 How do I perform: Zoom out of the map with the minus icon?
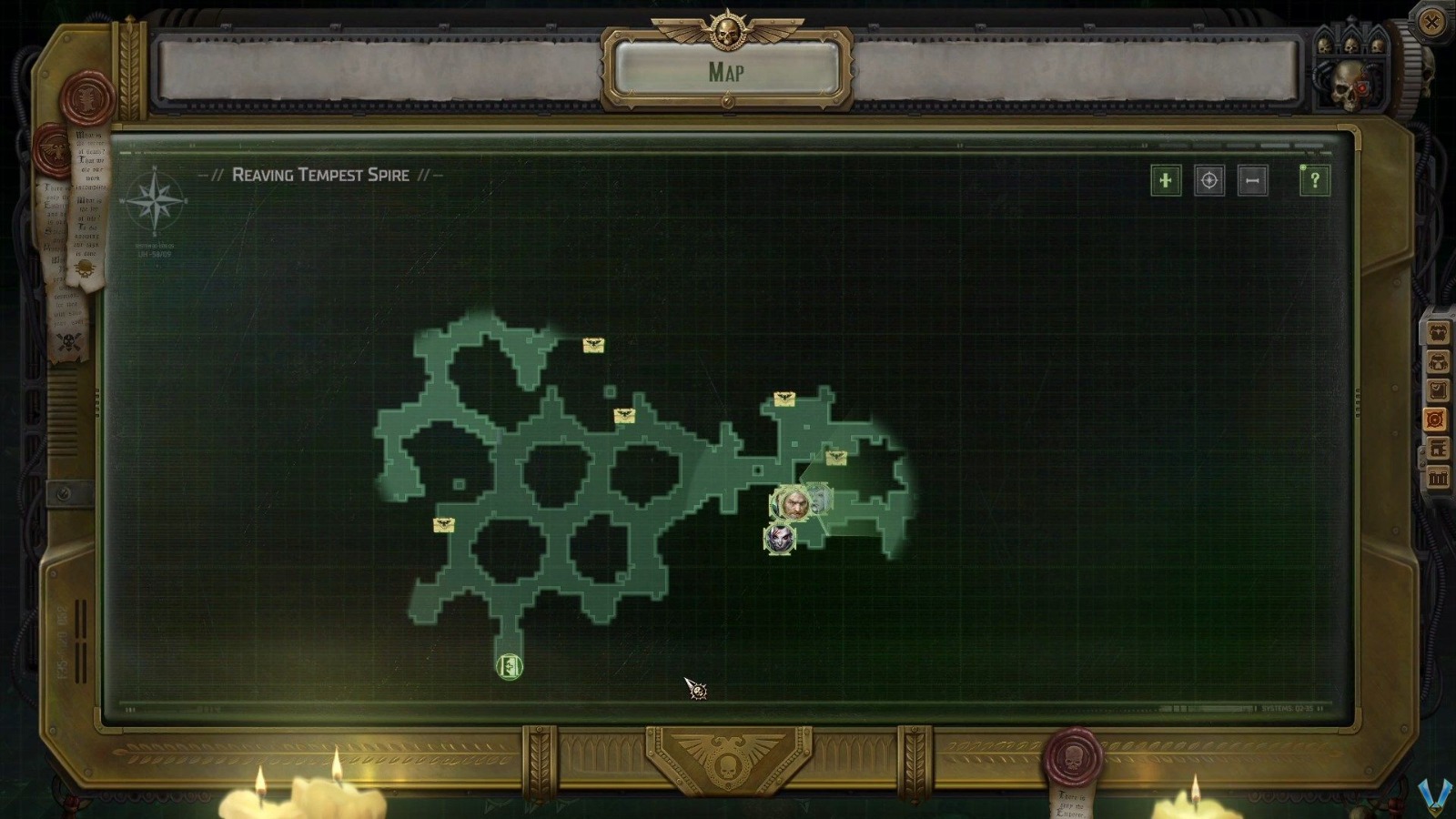point(1251,180)
